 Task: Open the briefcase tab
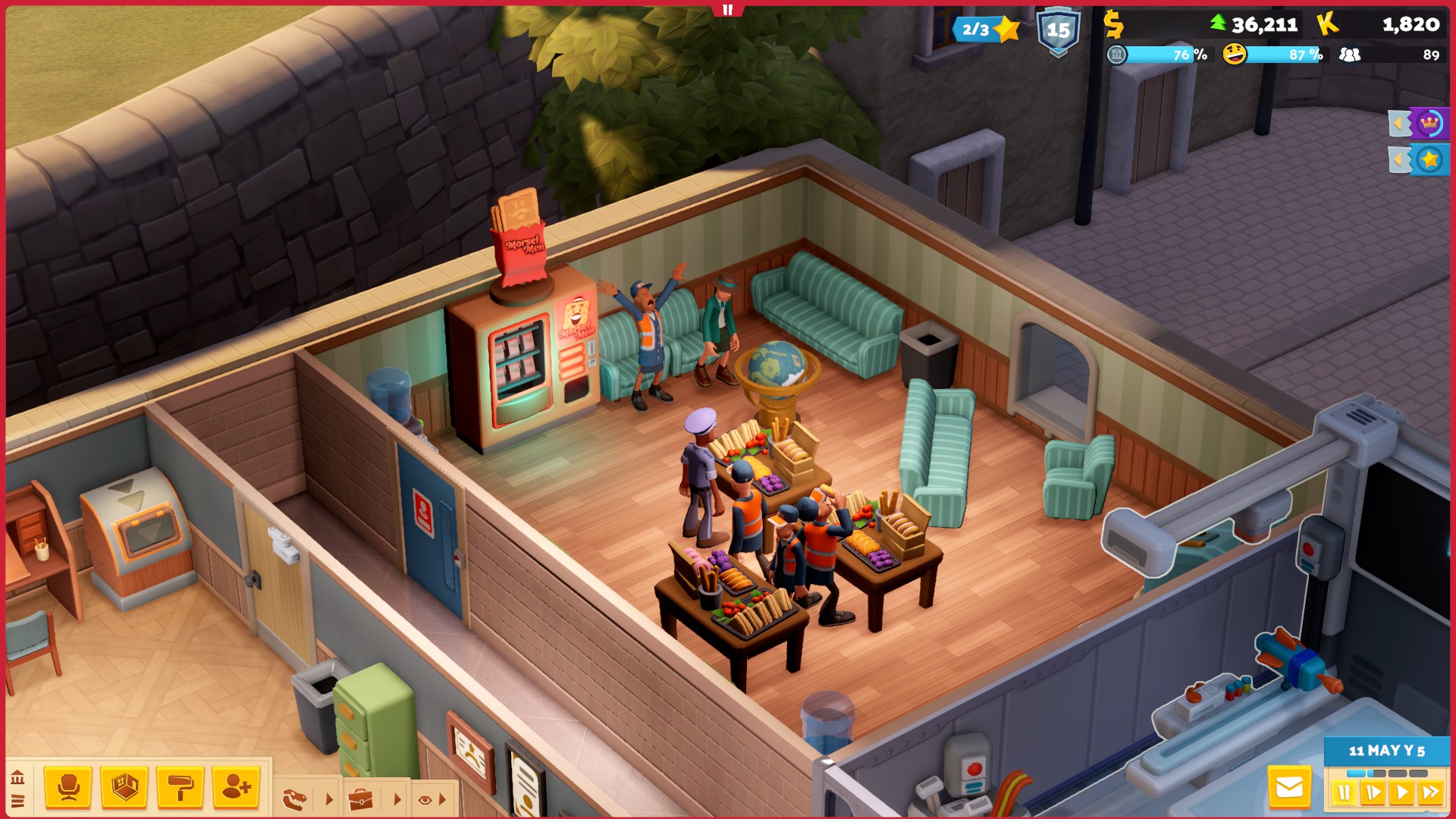click(361, 799)
